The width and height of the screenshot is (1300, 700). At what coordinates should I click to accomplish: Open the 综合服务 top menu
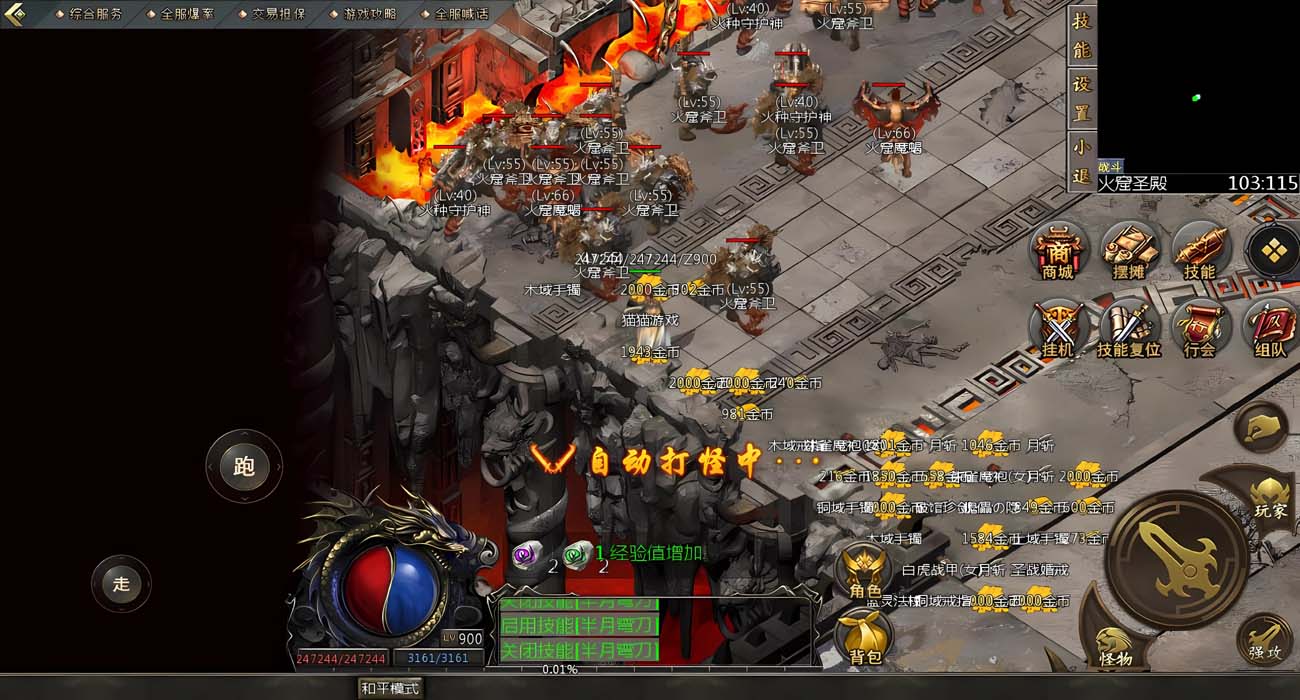[95, 14]
